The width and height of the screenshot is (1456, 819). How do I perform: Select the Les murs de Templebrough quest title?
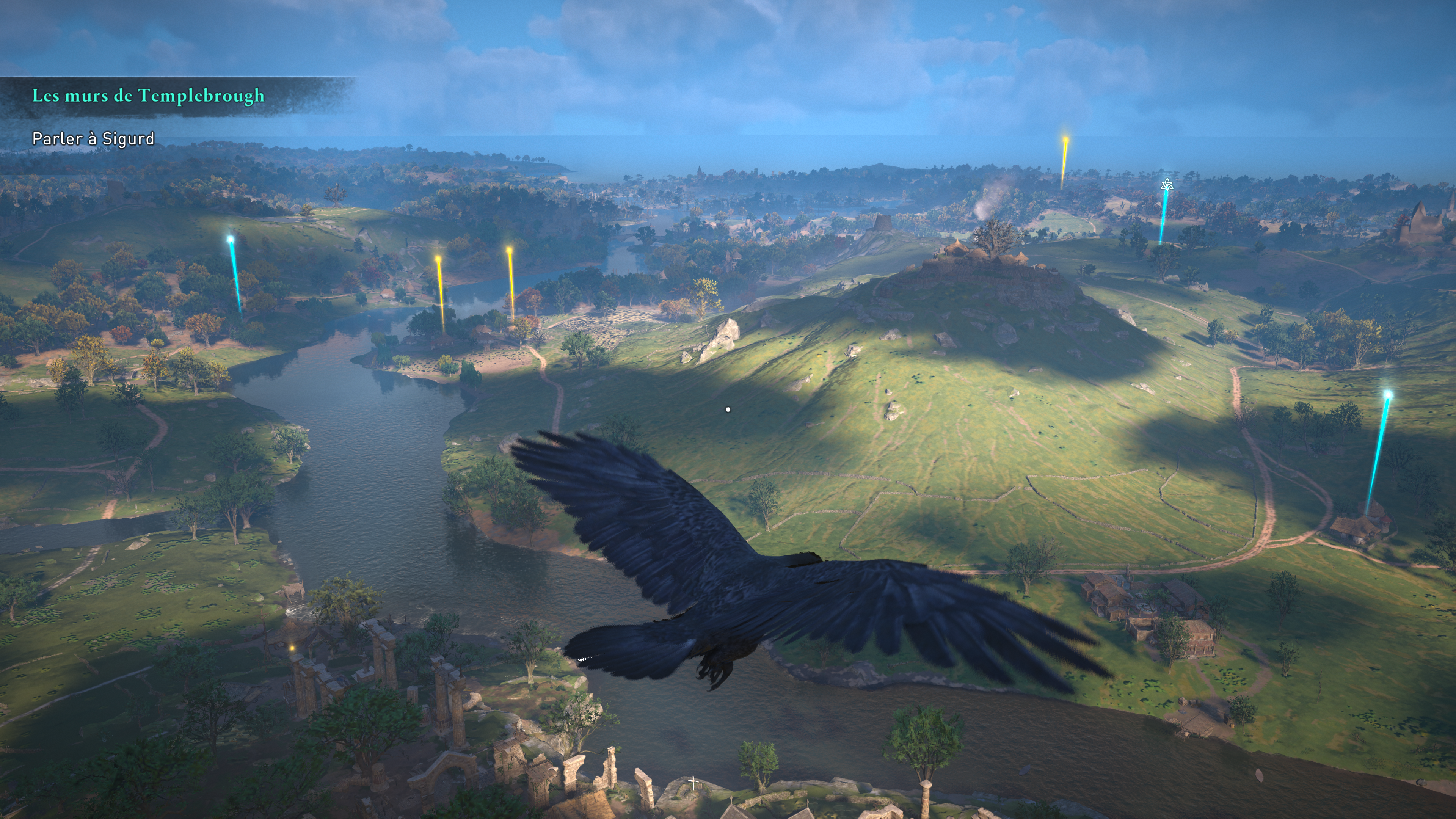(x=148, y=96)
